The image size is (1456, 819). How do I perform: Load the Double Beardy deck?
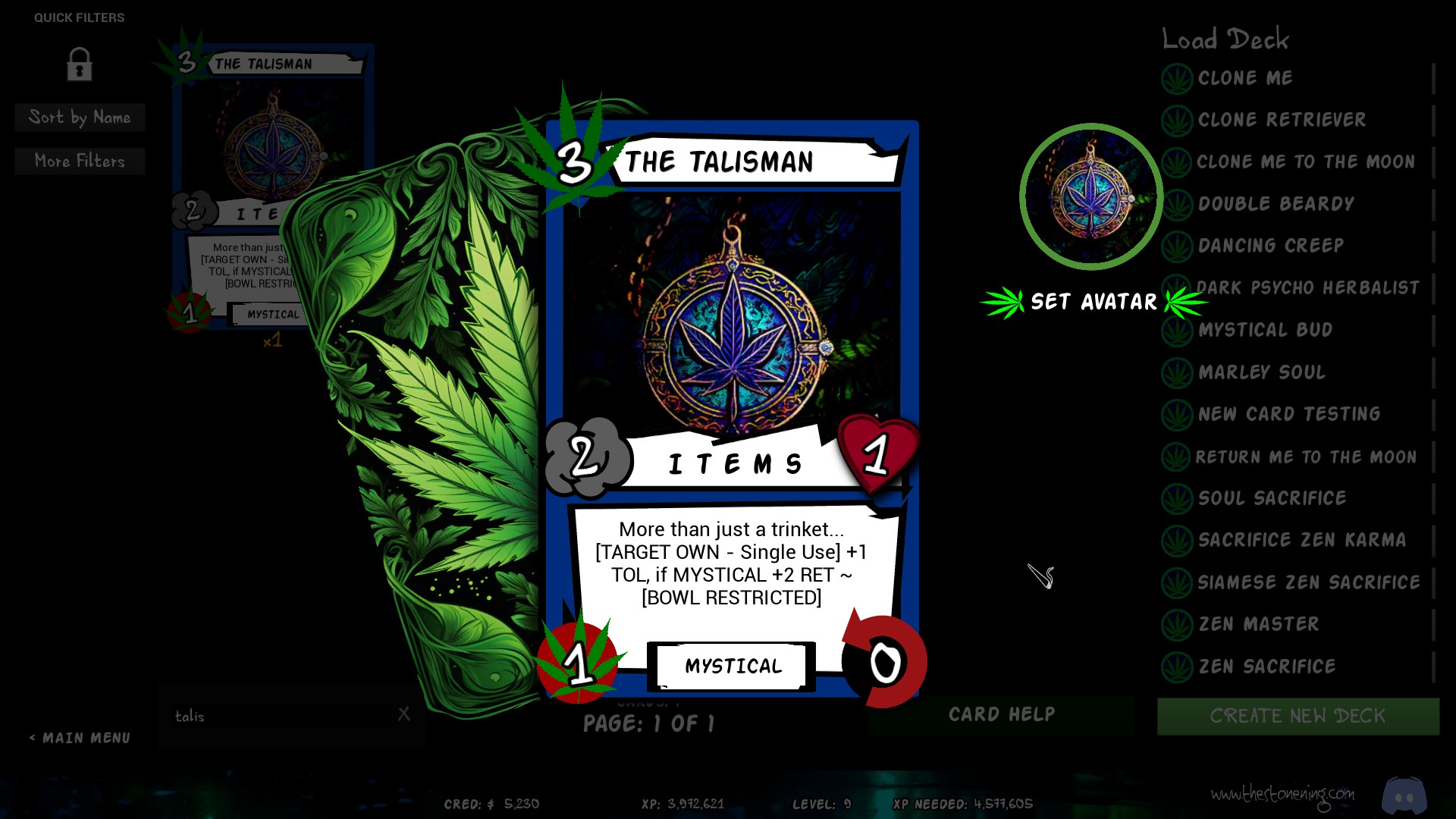tap(1276, 204)
